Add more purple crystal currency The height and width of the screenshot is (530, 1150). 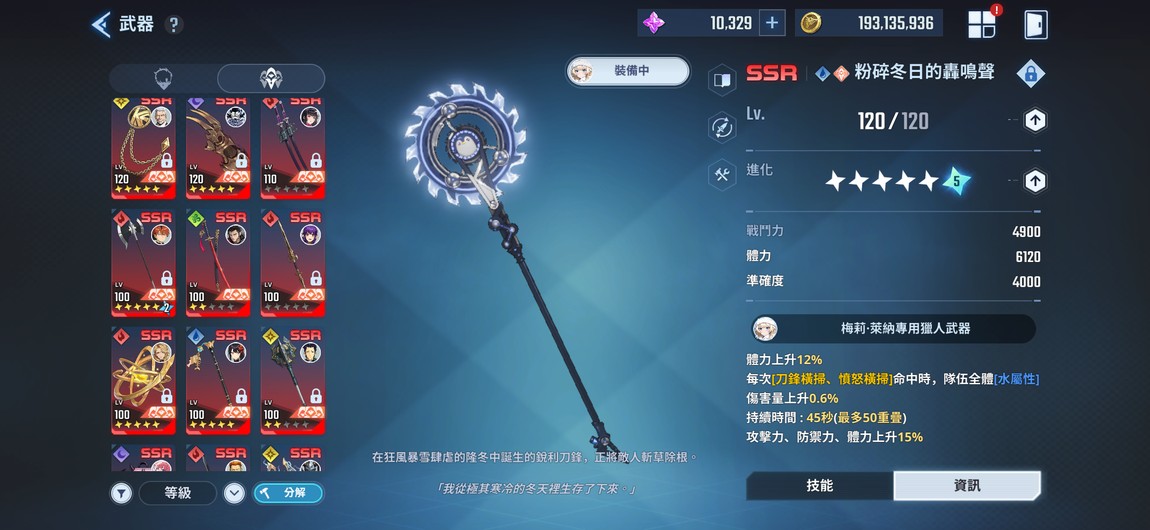pyautogui.click(x=772, y=23)
